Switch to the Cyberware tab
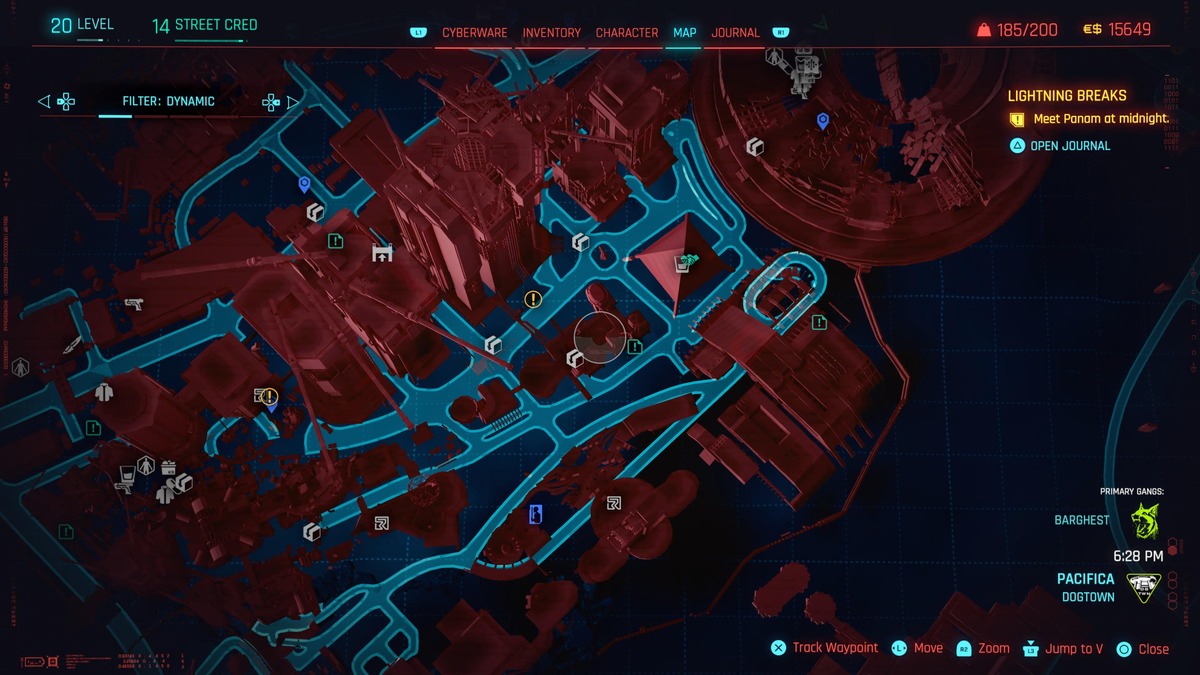The height and width of the screenshot is (675, 1200). click(474, 33)
